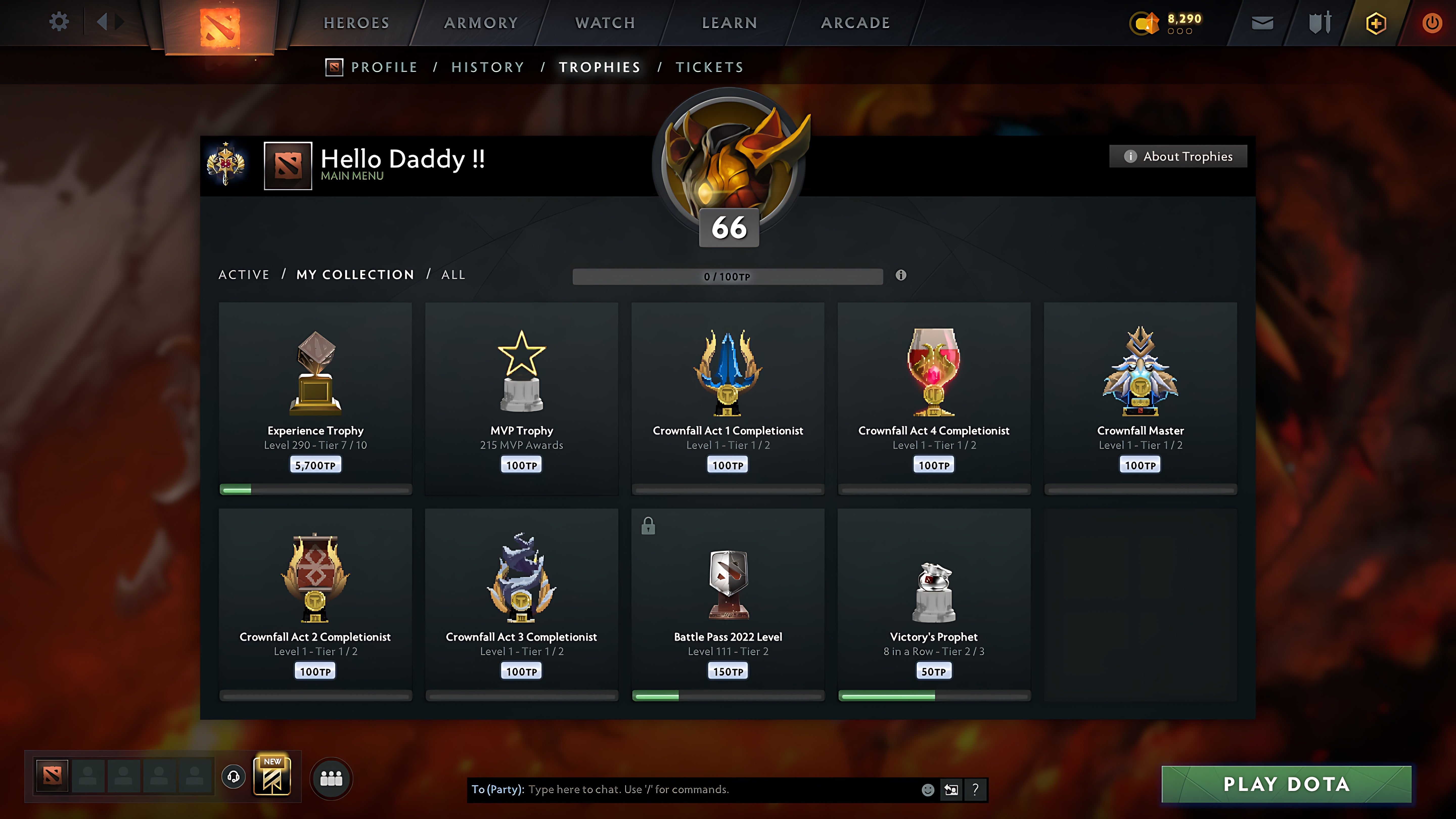
Task: Click the smiley emoticon icon in chat bar
Action: [928, 790]
